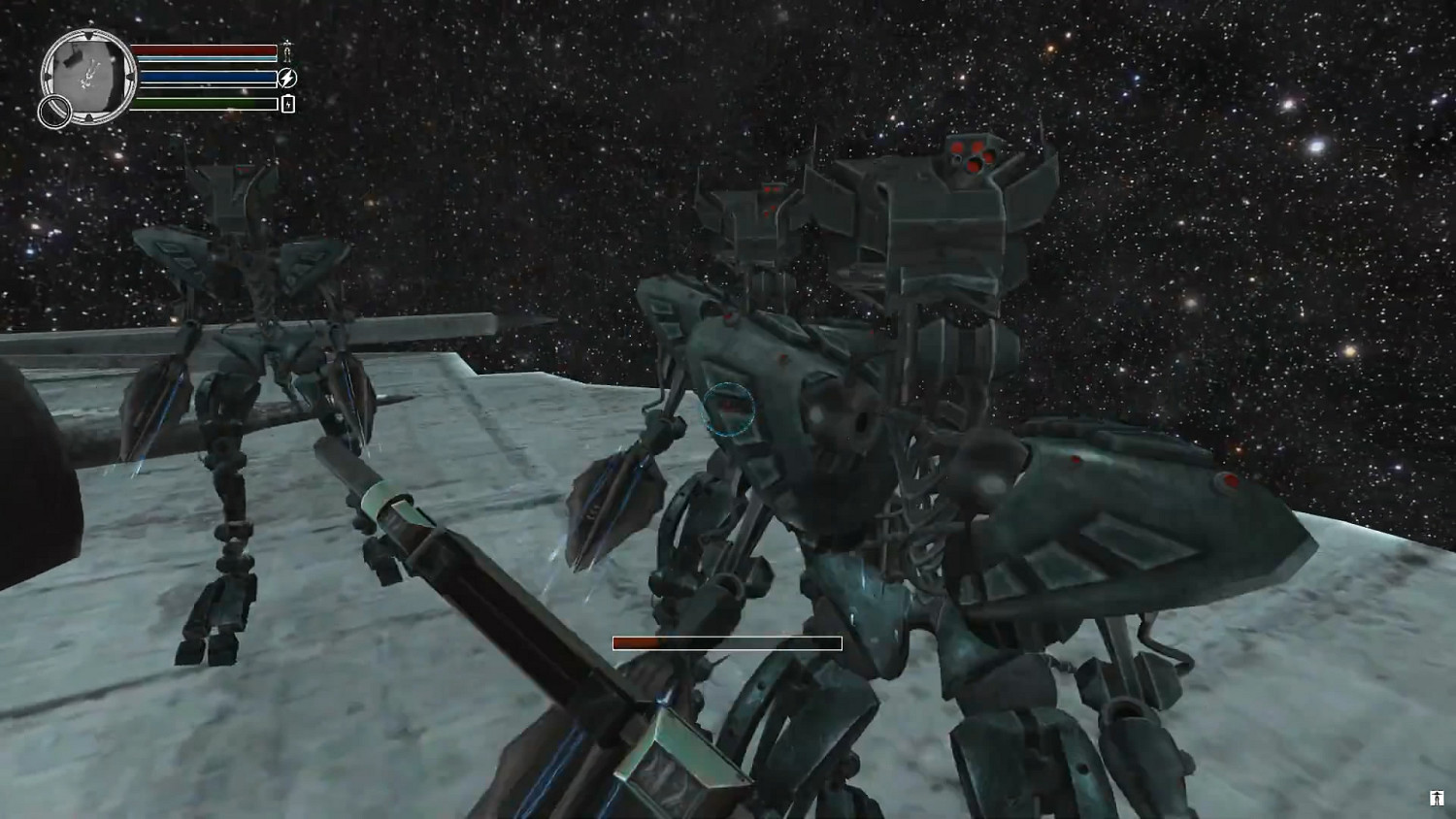This screenshot has width=1456, height=819.
Task: Toggle the east arrow on the minimap ring
Action: 130,76
